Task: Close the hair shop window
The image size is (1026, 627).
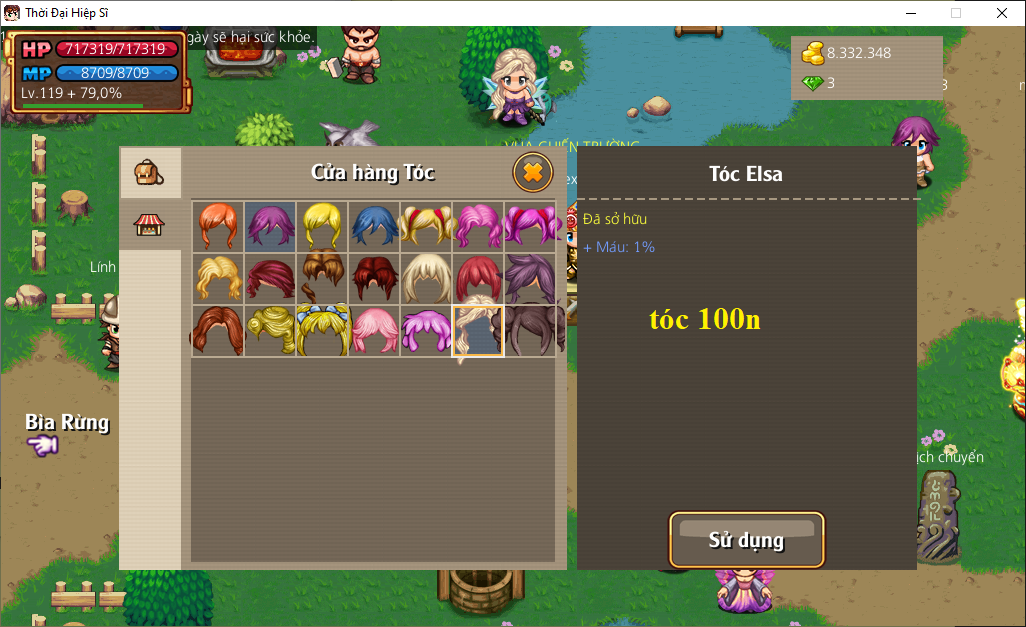Action: tap(533, 173)
